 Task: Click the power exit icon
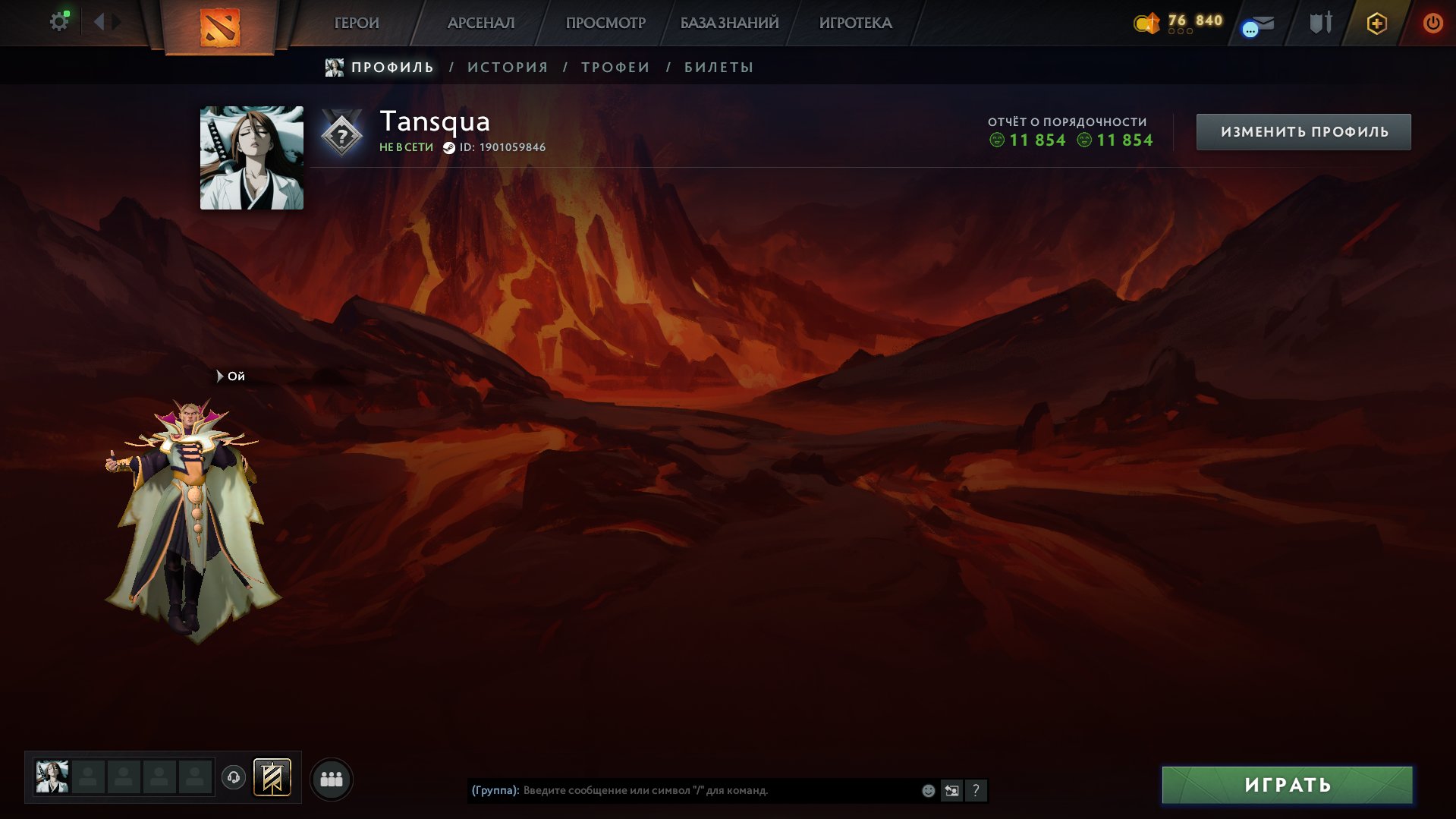pyautogui.click(x=1433, y=24)
